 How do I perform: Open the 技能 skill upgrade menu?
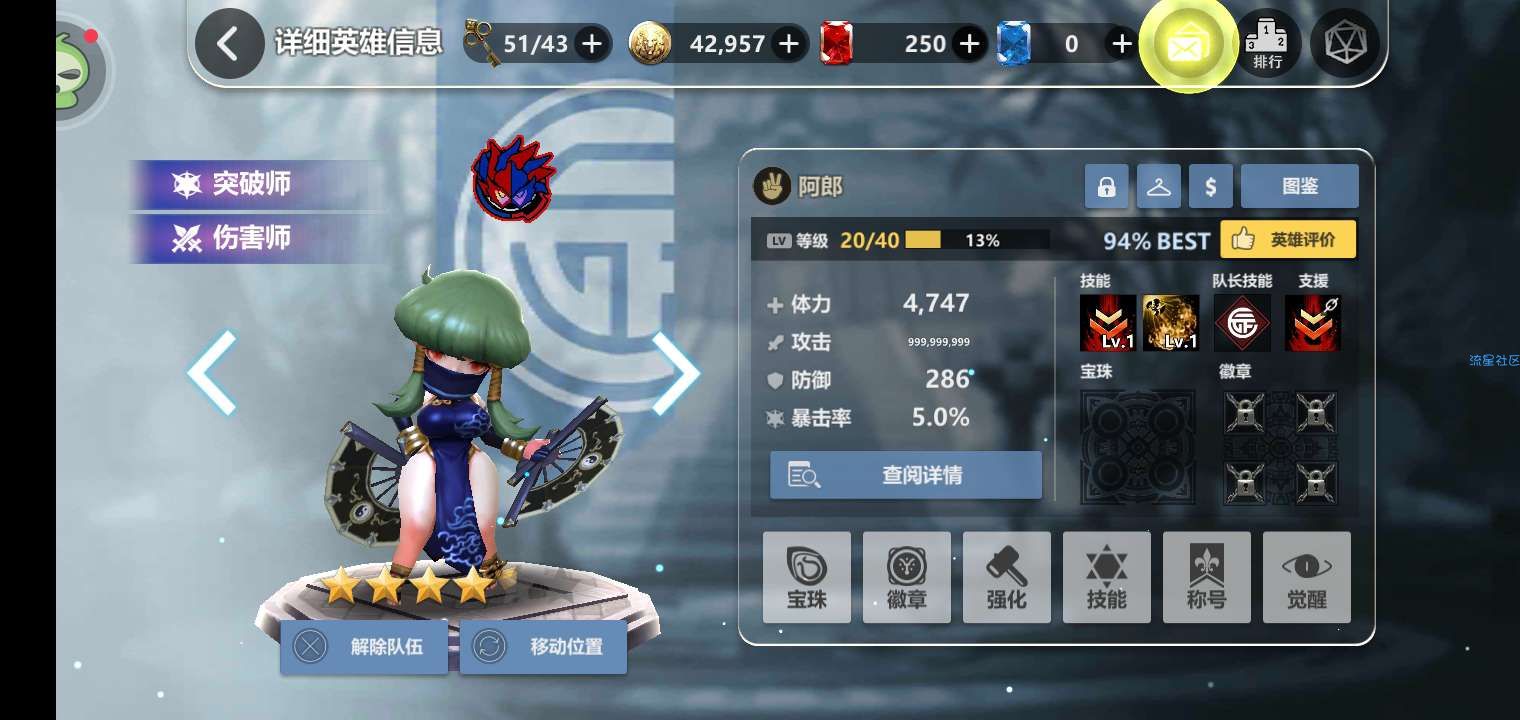point(1106,578)
